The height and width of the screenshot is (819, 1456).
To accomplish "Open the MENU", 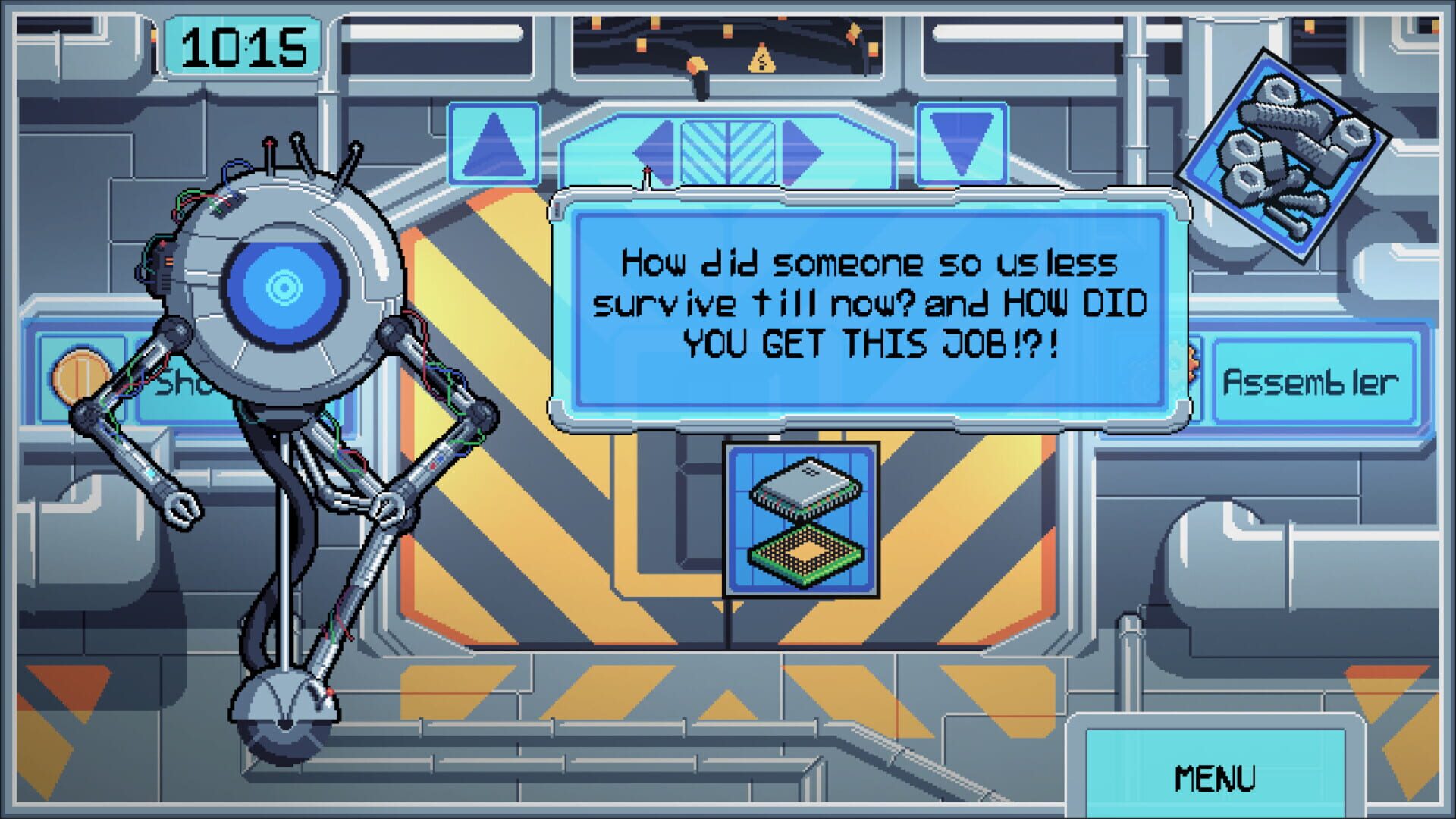I will click(x=1218, y=777).
